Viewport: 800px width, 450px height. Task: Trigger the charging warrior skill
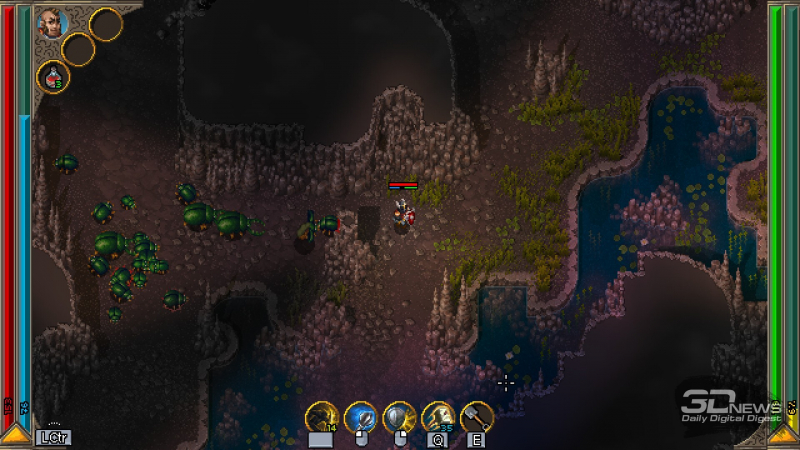click(438, 416)
